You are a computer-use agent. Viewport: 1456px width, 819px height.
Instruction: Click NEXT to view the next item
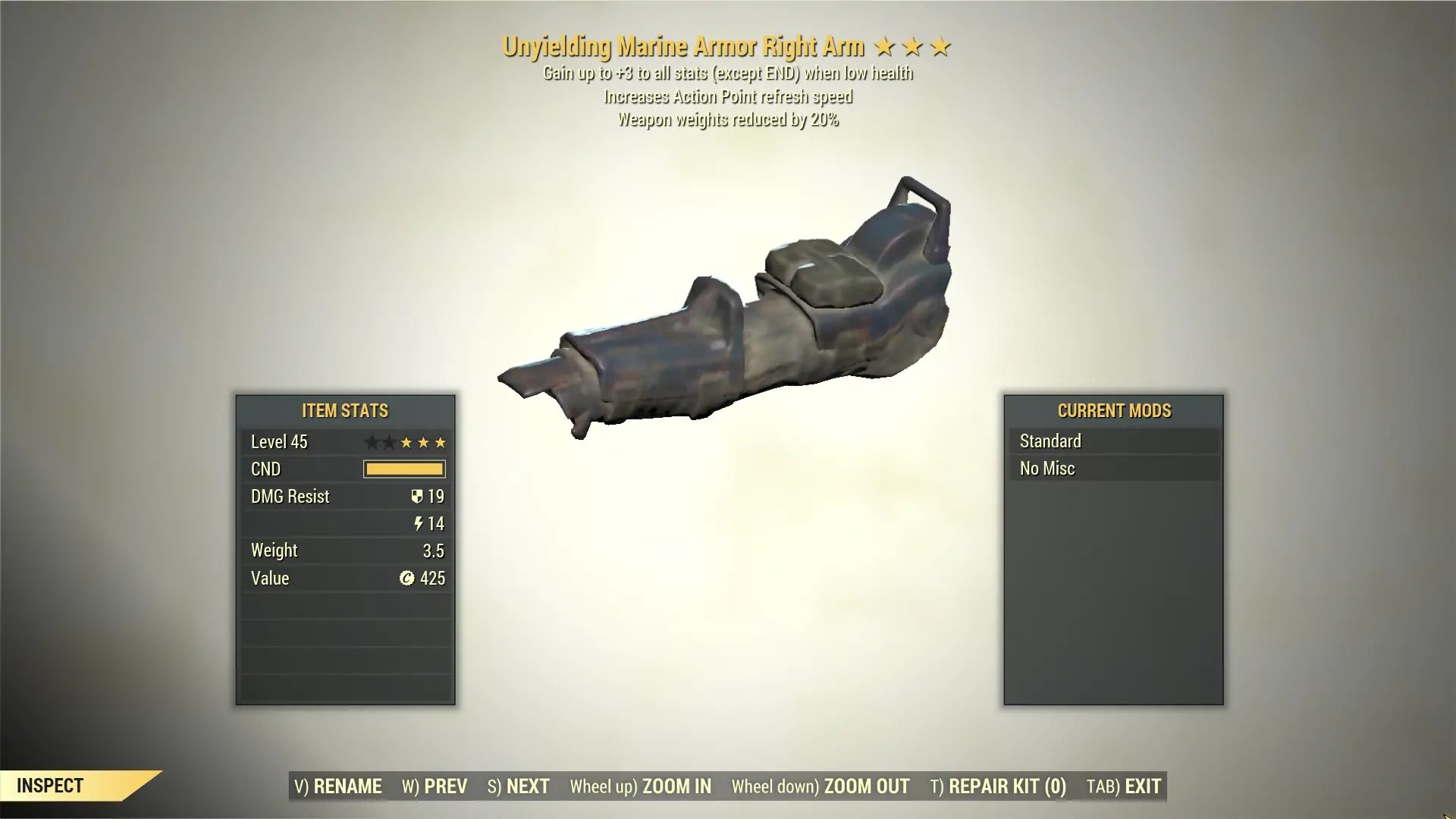click(x=519, y=786)
